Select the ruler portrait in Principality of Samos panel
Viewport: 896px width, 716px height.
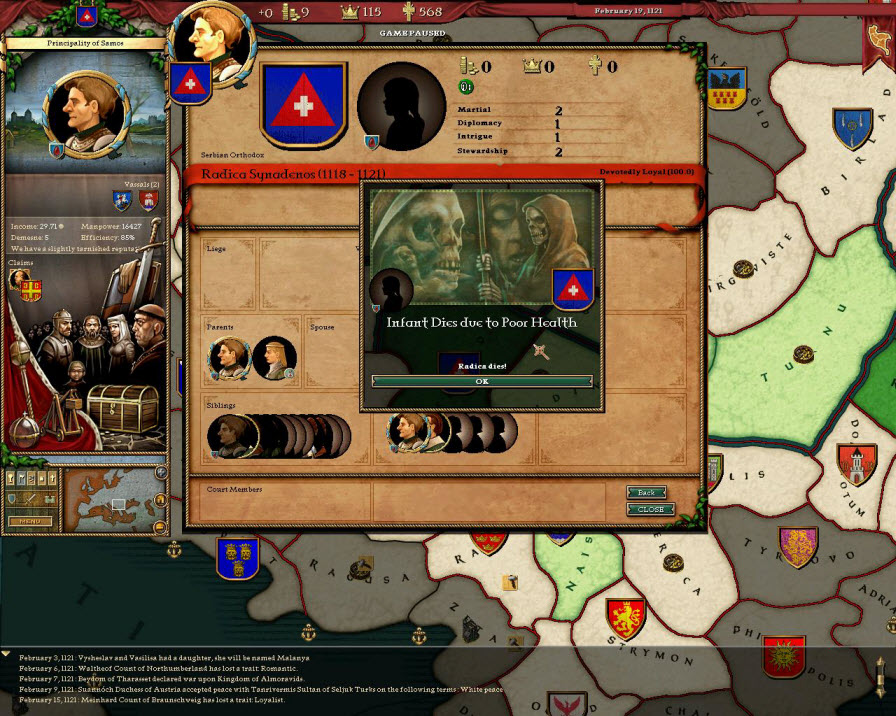(88, 107)
